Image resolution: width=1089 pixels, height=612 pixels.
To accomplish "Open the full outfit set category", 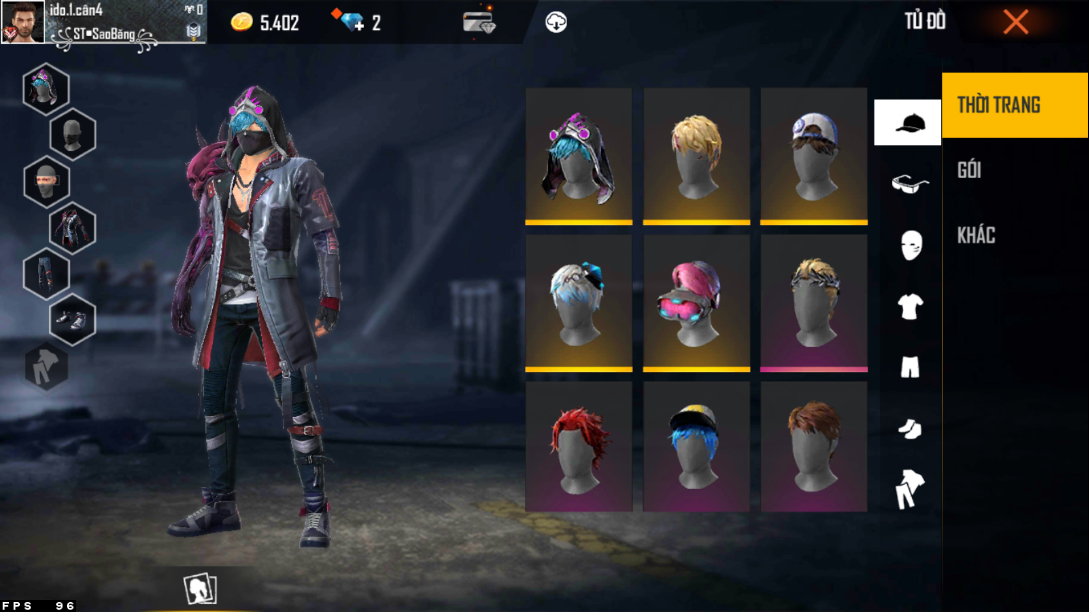I will point(910,489).
